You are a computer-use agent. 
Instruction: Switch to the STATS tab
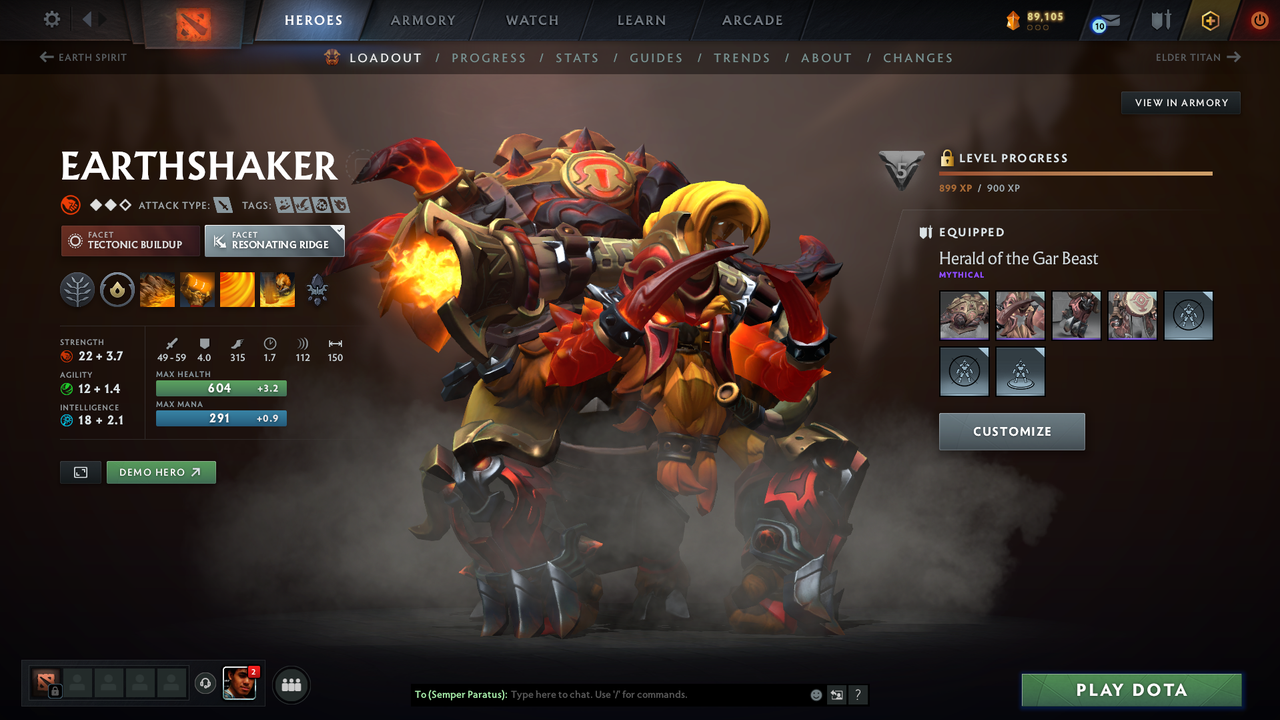[577, 58]
